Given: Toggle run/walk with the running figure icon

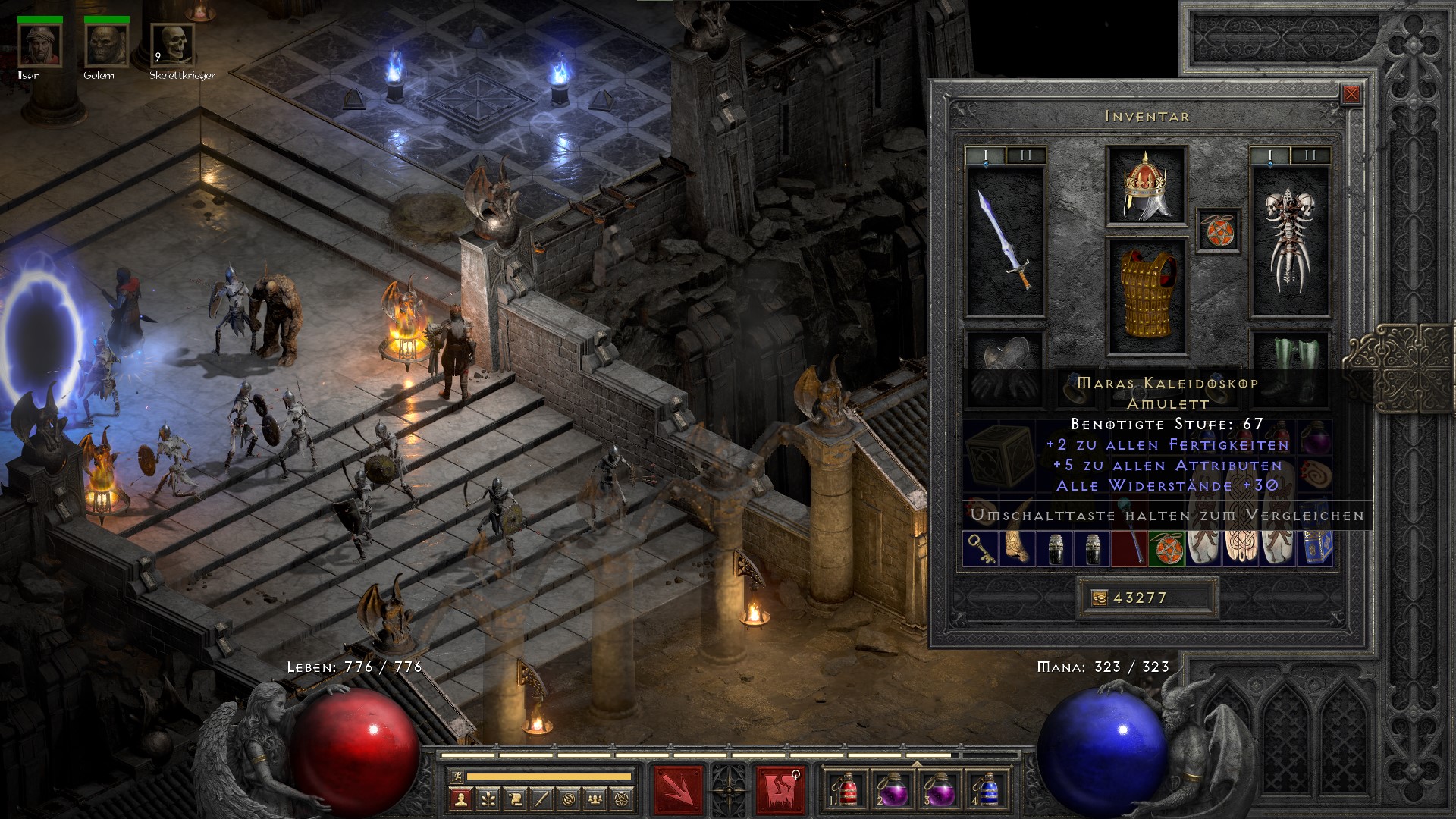Looking at the screenshot, I should [457, 777].
